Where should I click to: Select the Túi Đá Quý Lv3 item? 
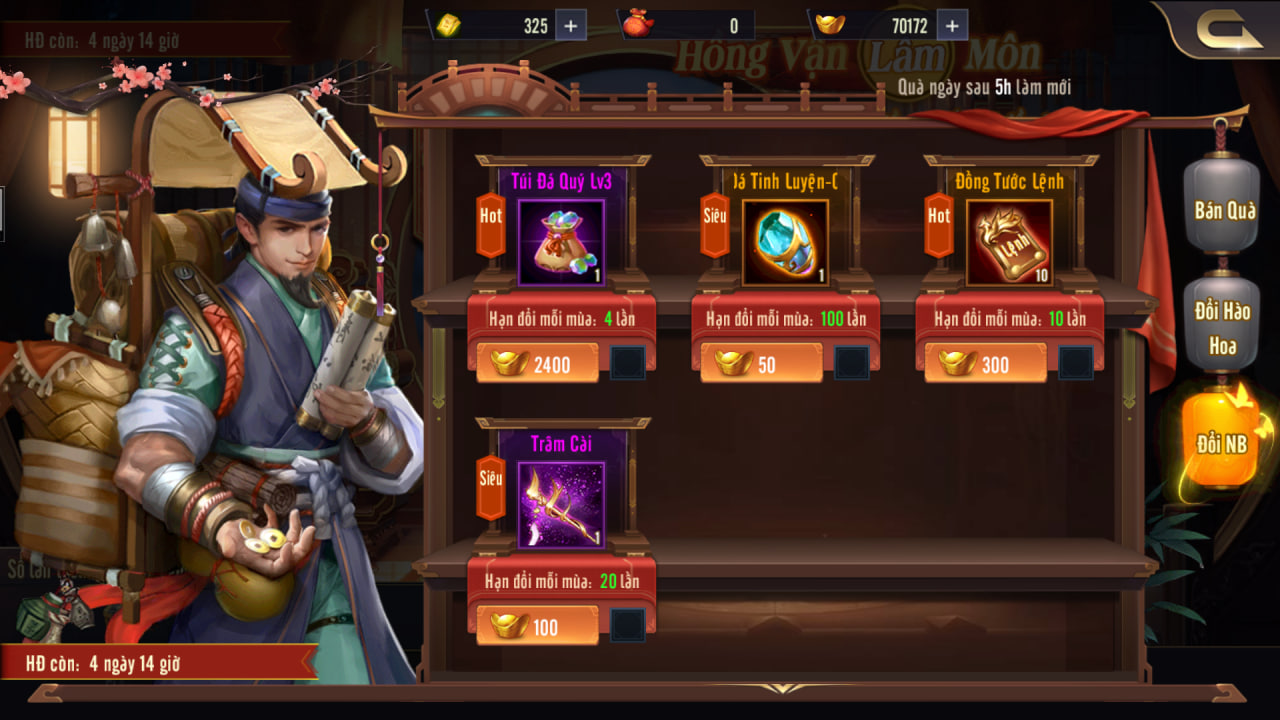pyautogui.click(x=561, y=243)
